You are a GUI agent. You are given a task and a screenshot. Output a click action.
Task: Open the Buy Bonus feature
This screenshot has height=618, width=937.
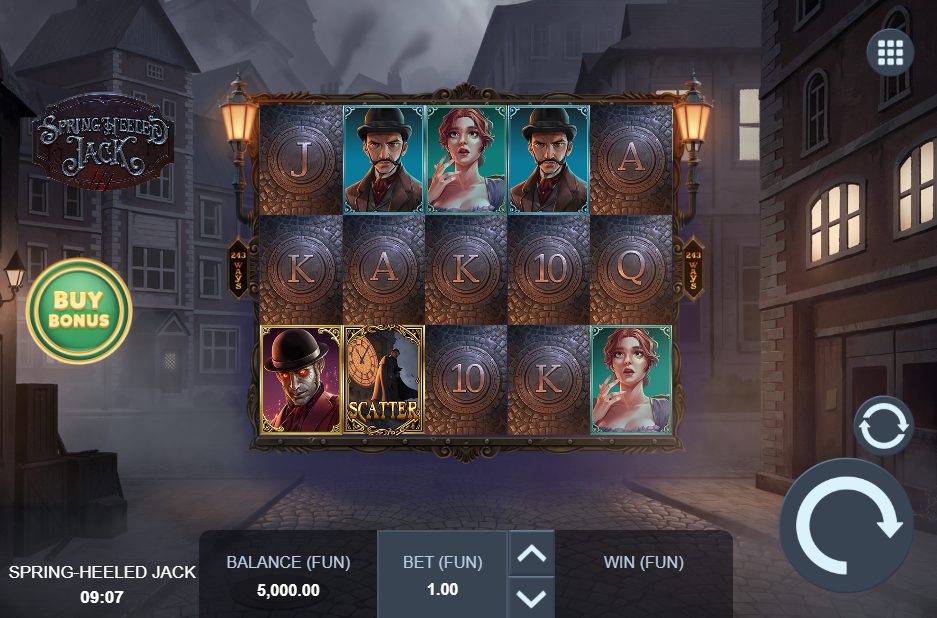79,311
